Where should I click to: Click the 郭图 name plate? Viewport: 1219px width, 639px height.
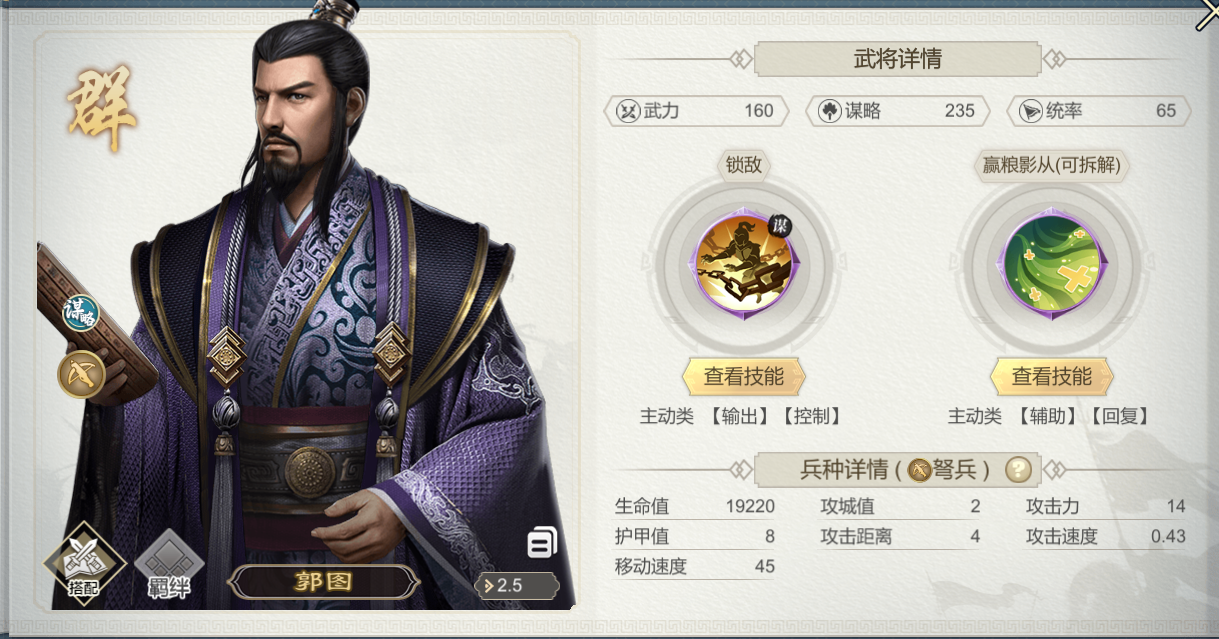(x=323, y=582)
